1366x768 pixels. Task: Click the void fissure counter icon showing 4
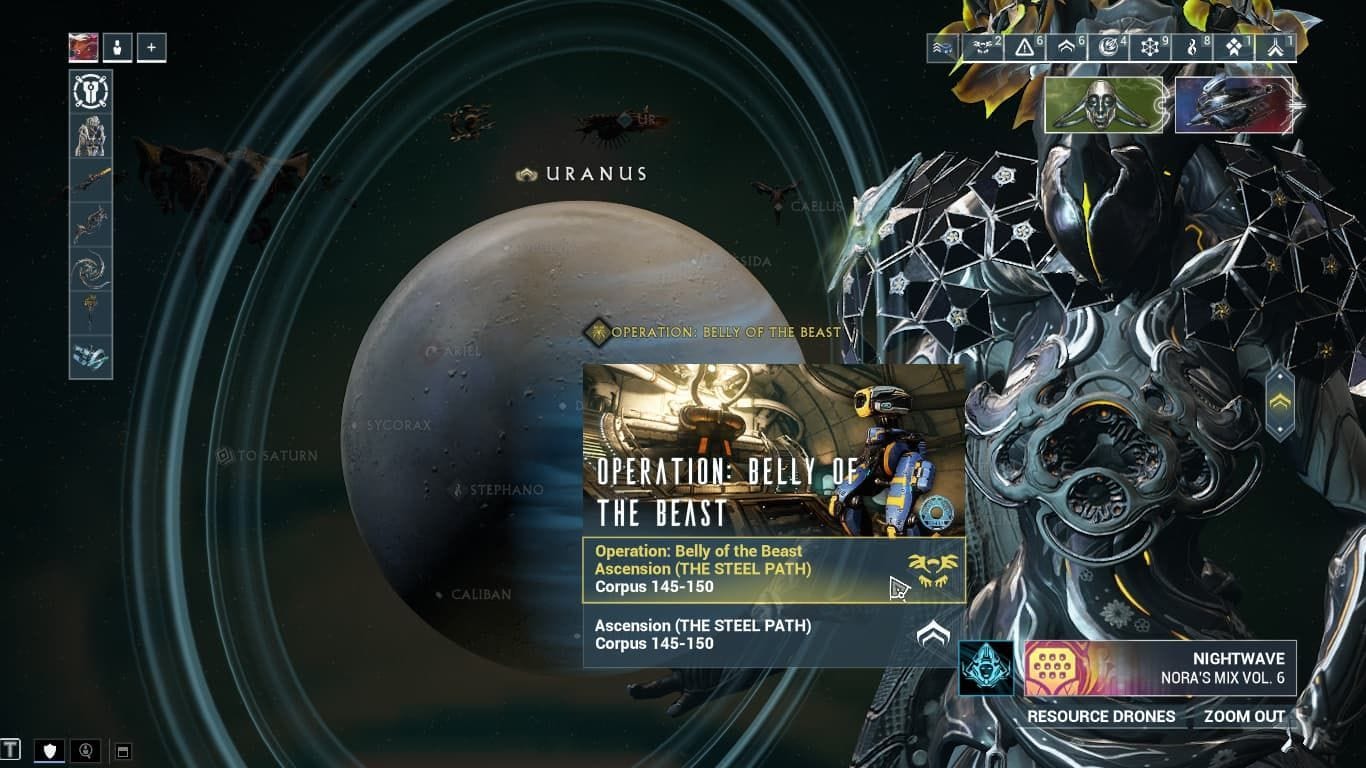(1108, 46)
